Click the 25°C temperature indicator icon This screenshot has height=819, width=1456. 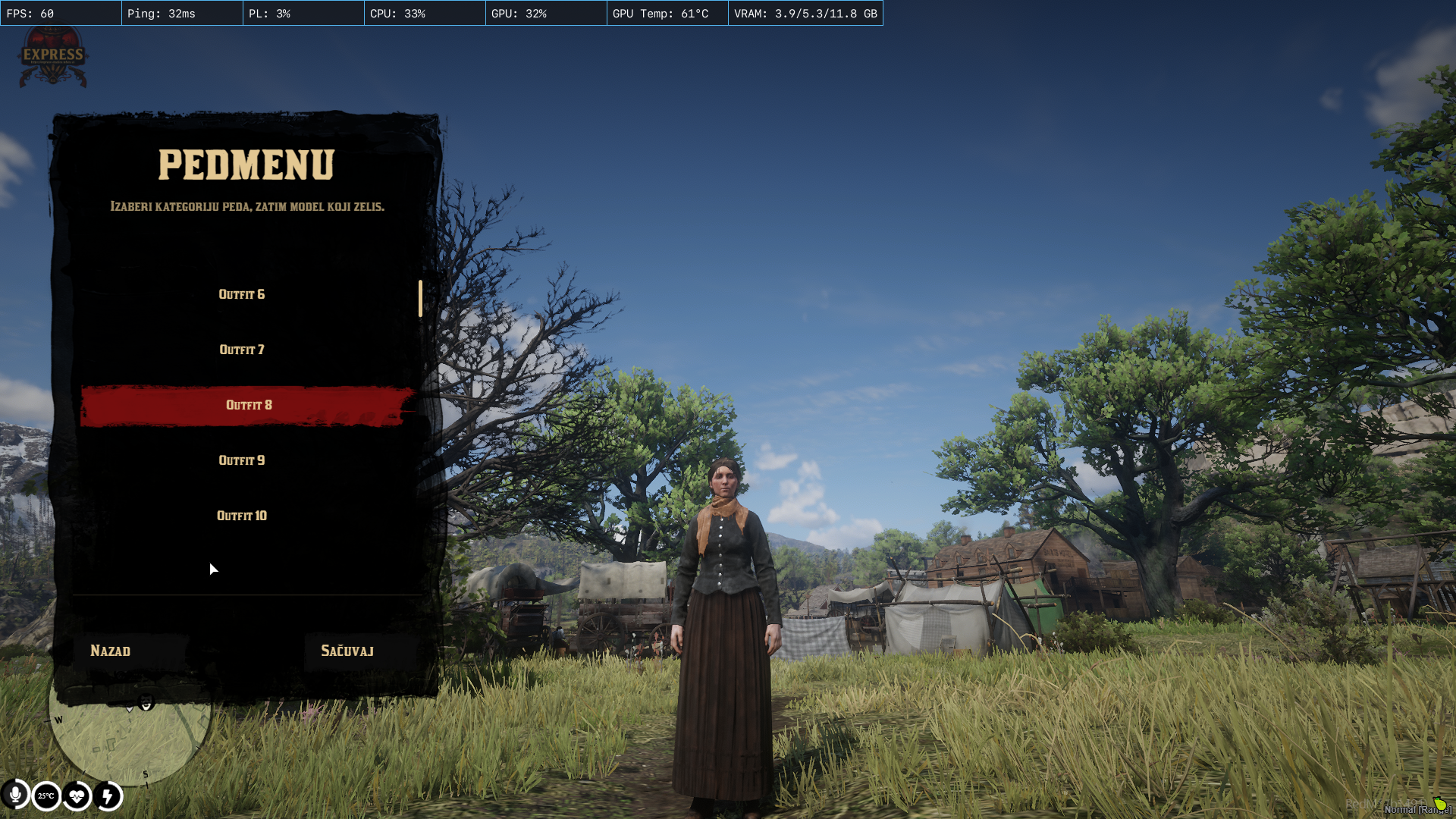click(46, 796)
